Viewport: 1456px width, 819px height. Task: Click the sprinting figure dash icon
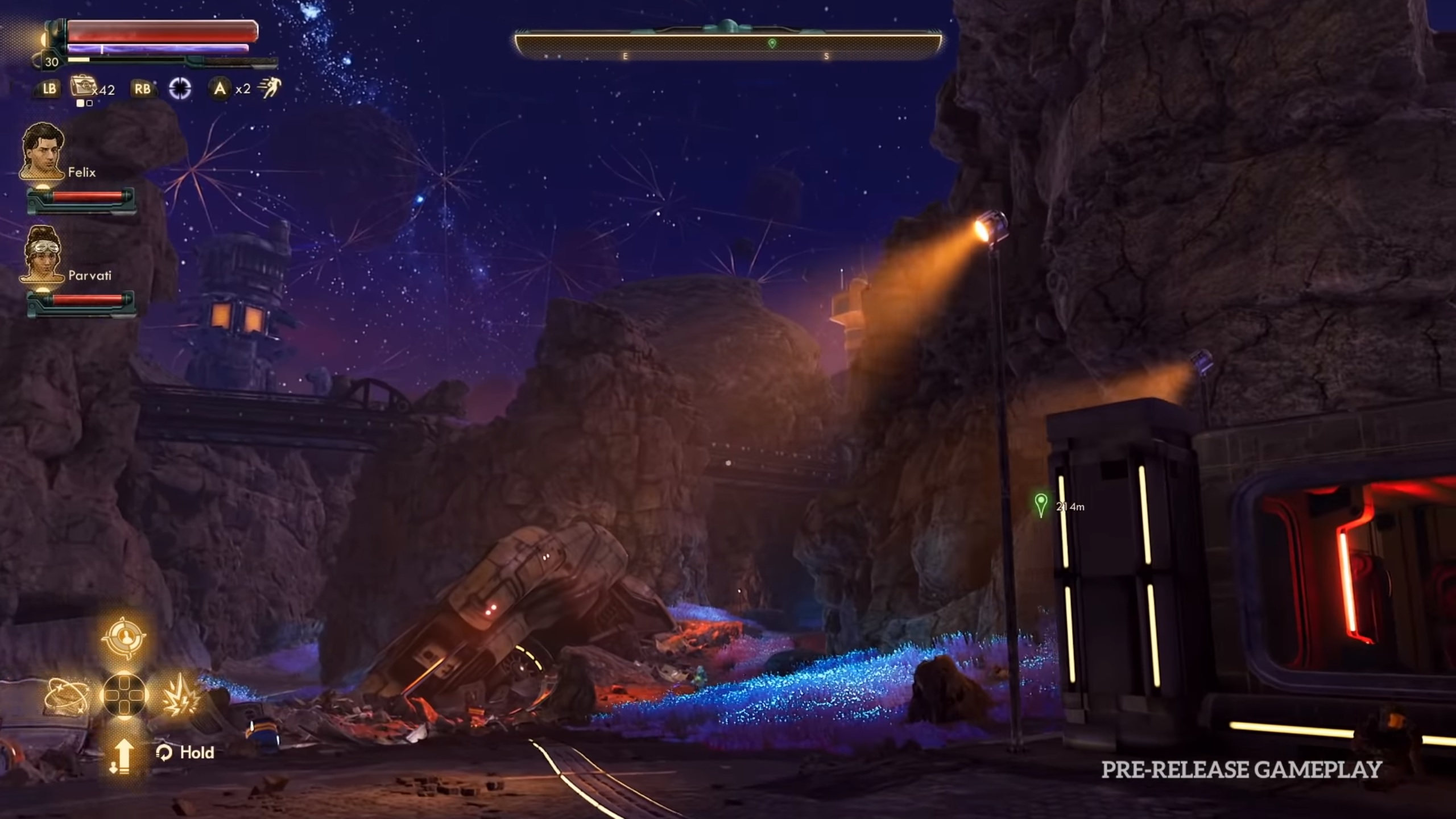(268, 88)
